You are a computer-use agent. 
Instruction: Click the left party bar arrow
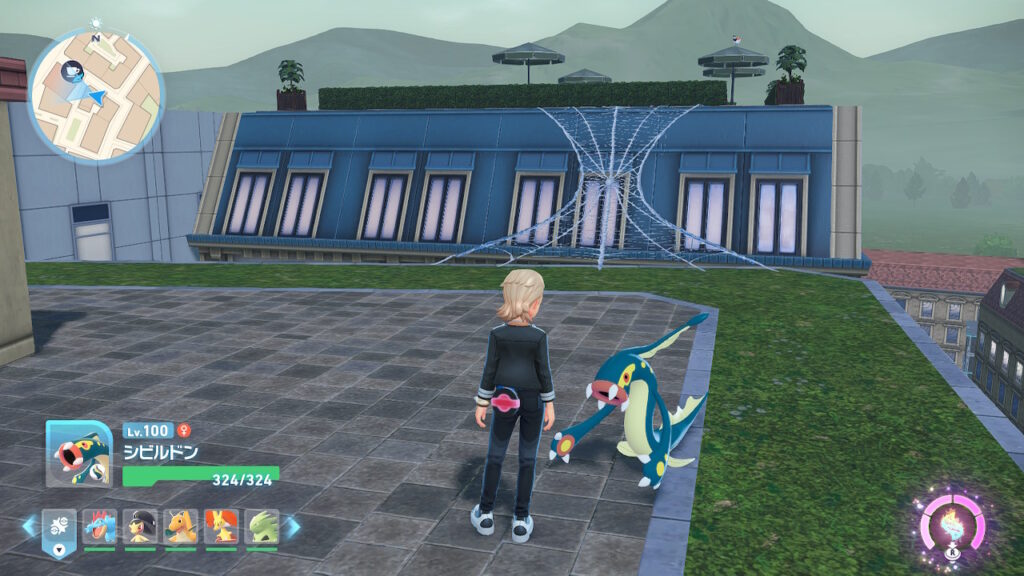tap(28, 526)
